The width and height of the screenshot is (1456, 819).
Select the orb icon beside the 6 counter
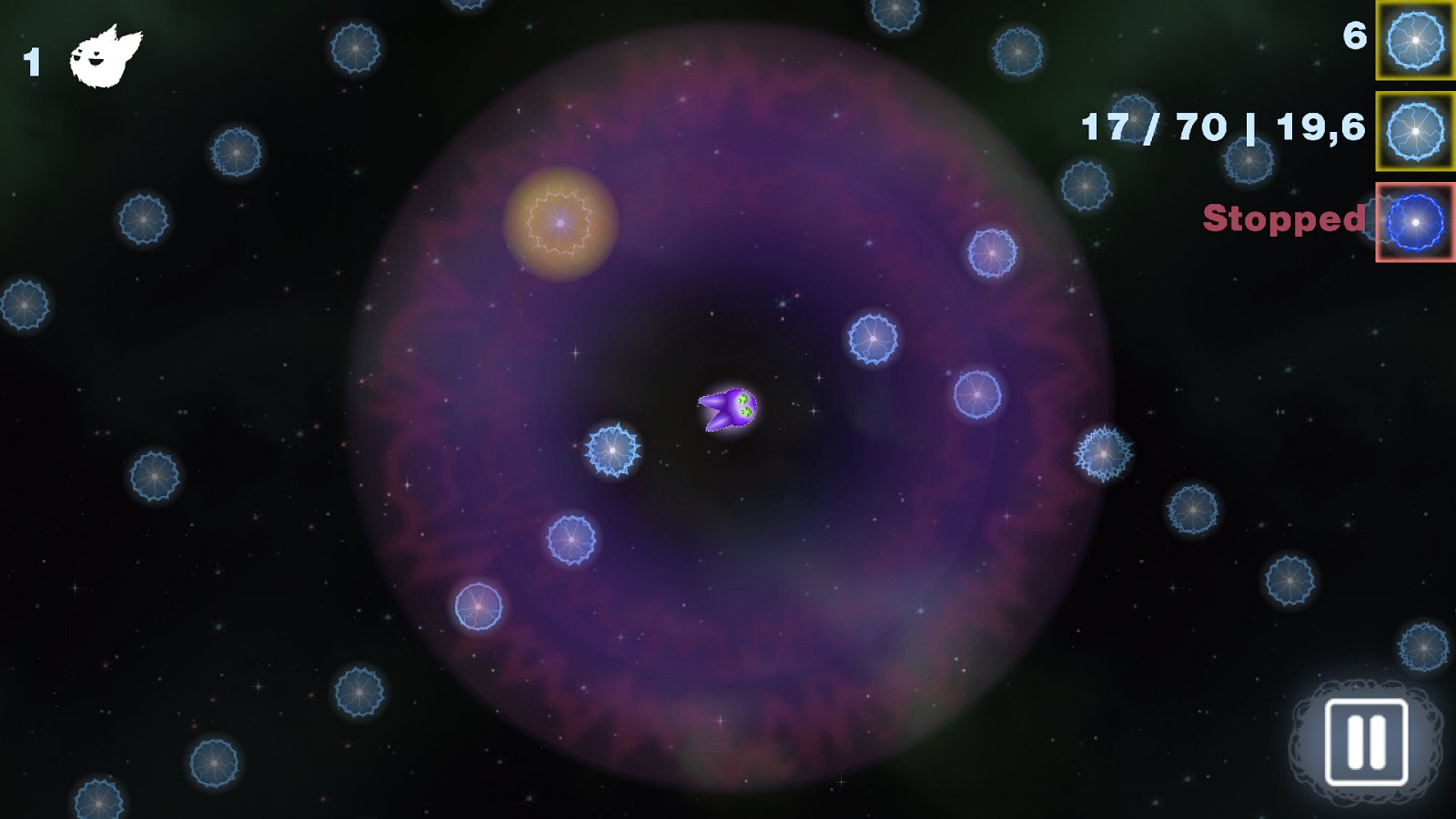tap(1415, 41)
